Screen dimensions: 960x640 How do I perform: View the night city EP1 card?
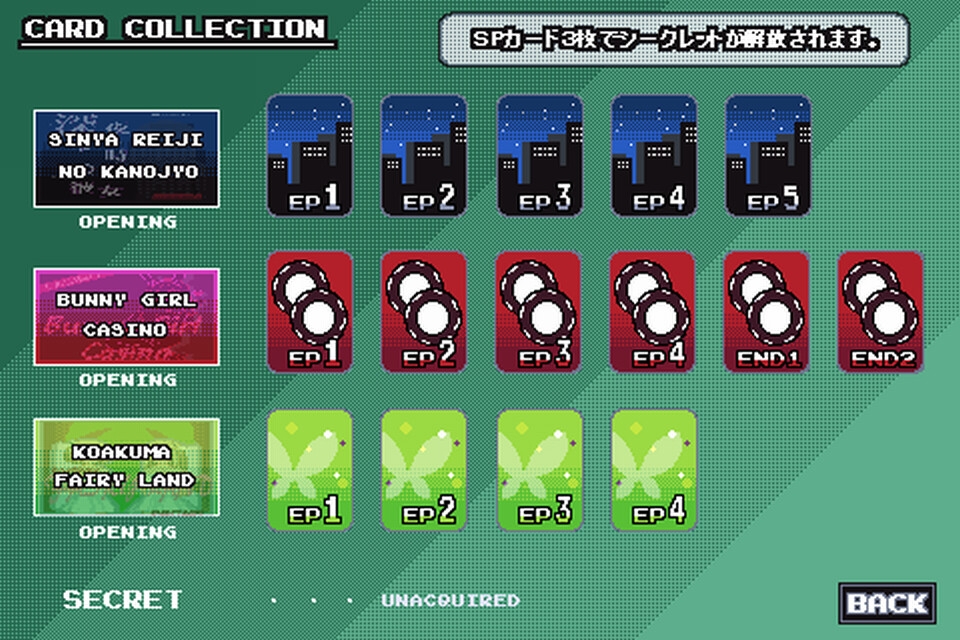point(310,155)
